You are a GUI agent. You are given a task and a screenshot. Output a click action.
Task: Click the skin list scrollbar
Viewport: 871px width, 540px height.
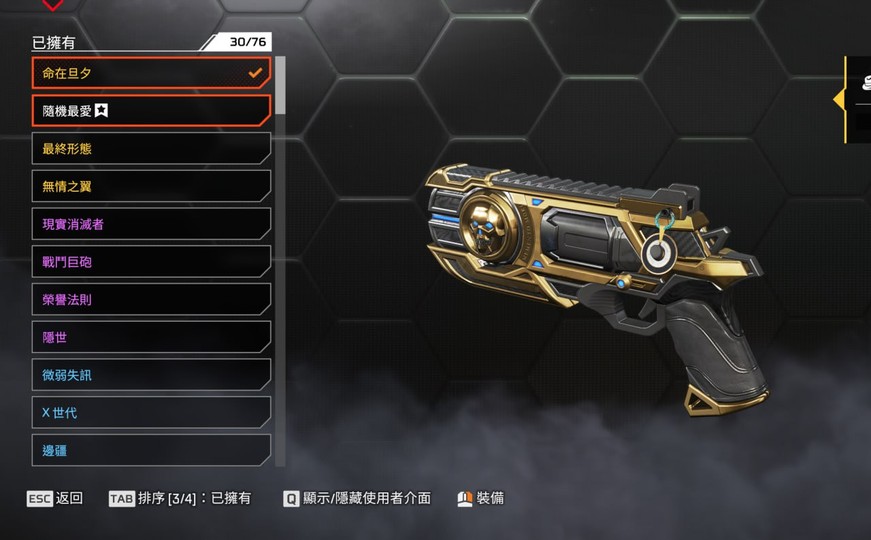(x=280, y=86)
